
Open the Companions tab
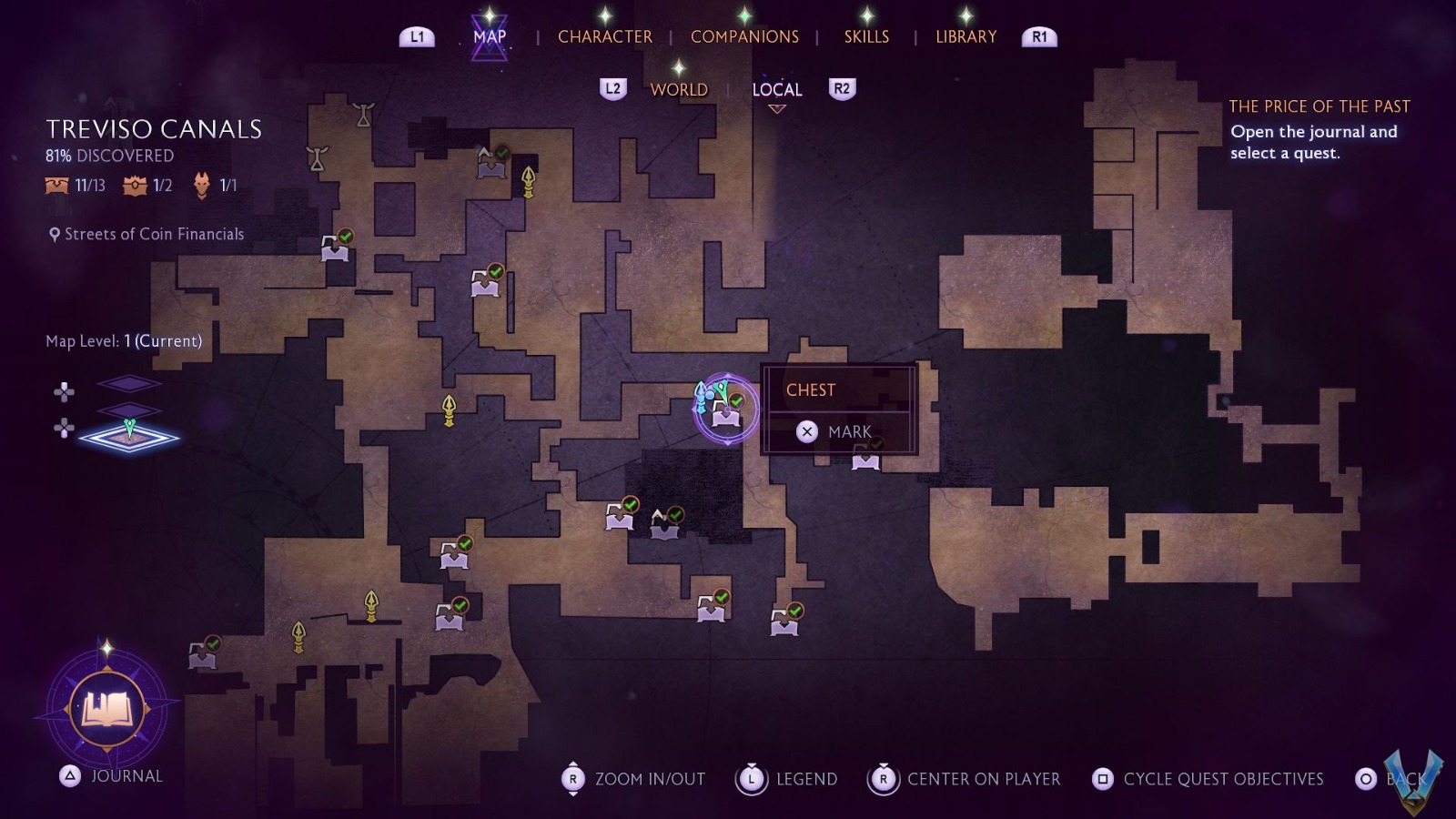coord(744,36)
